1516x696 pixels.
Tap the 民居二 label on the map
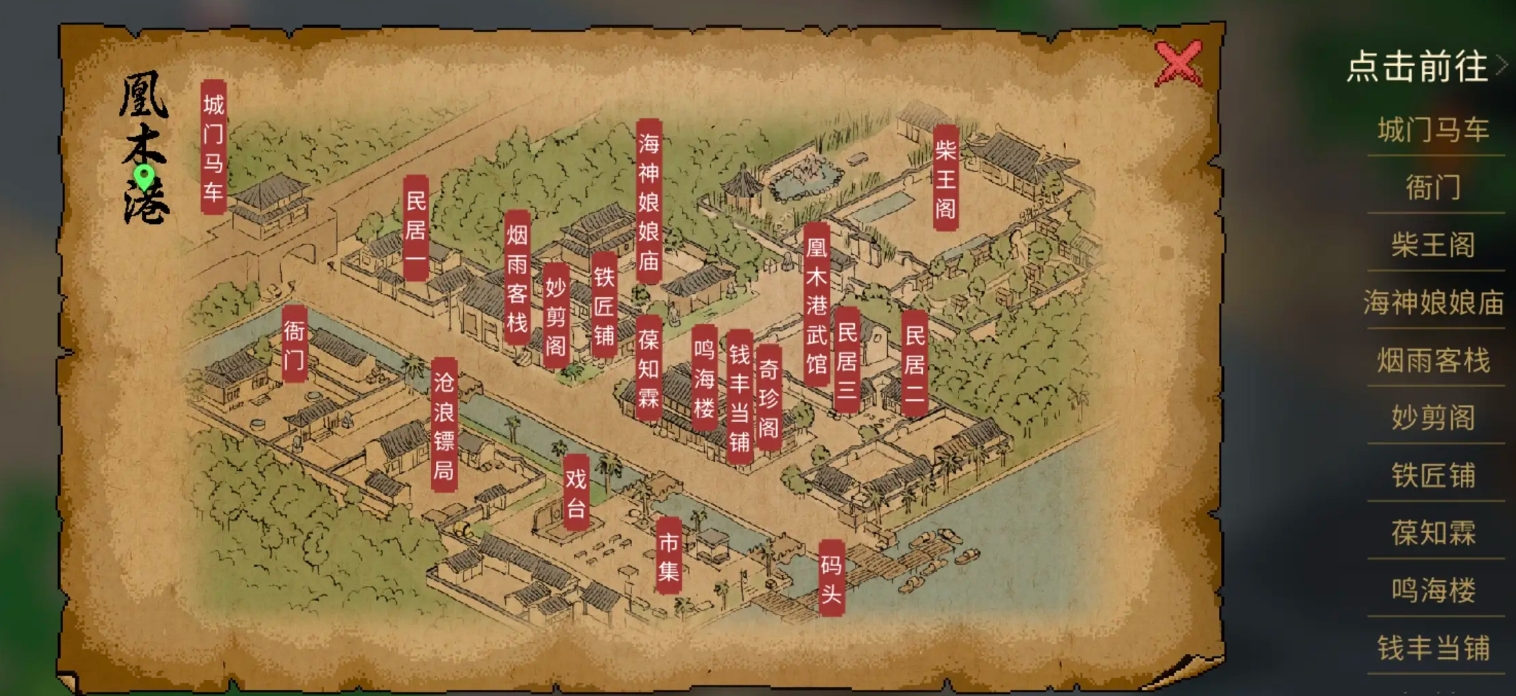pos(914,362)
